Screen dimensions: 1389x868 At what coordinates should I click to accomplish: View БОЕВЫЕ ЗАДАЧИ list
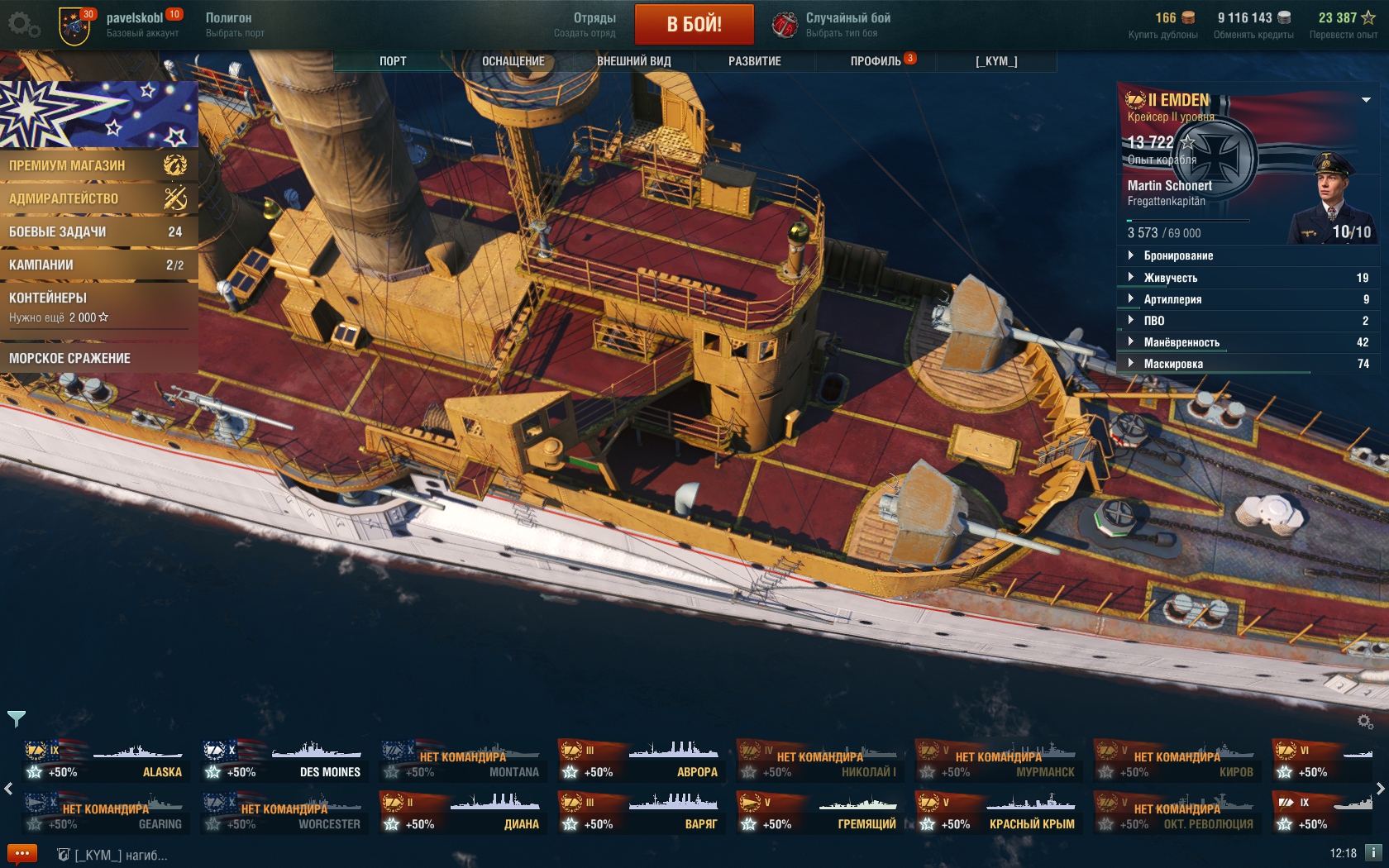click(98, 231)
